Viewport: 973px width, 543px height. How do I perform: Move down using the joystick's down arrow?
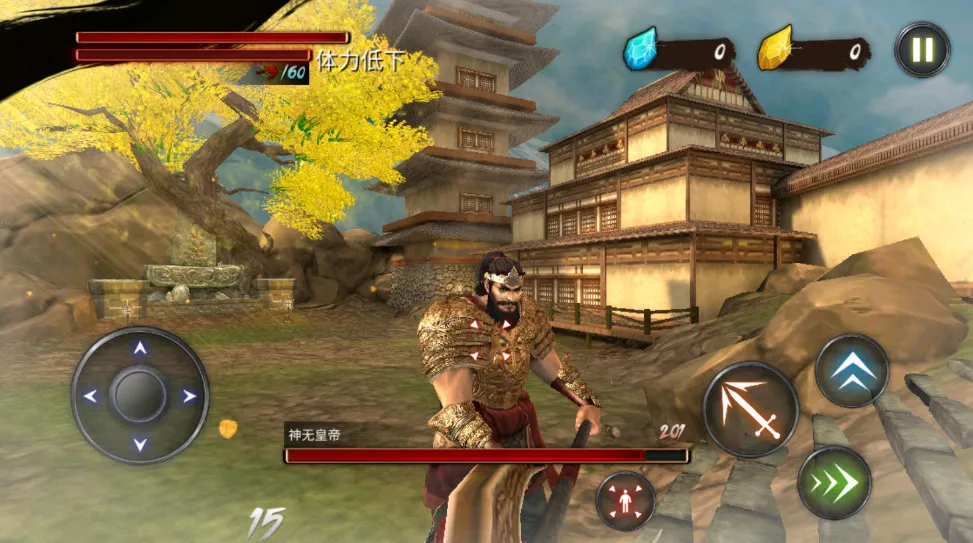[x=140, y=443]
